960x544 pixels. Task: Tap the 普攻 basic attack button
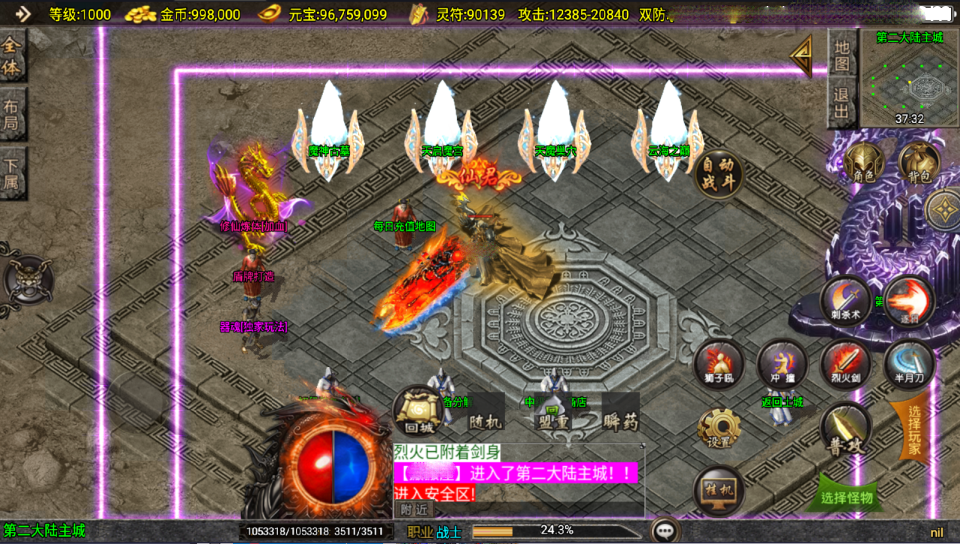tap(845, 428)
